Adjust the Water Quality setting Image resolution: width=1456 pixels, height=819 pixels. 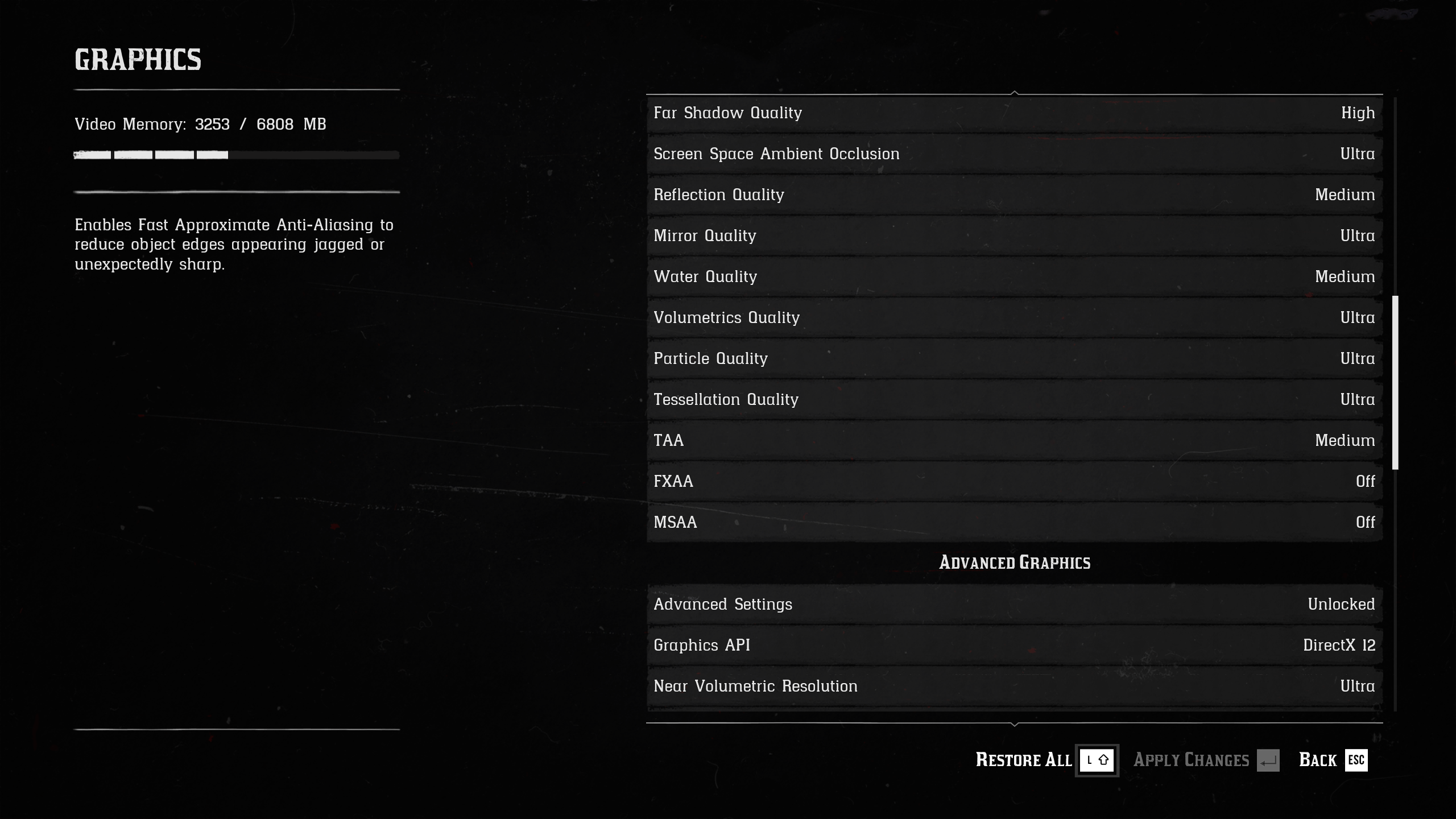coord(1014,277)
